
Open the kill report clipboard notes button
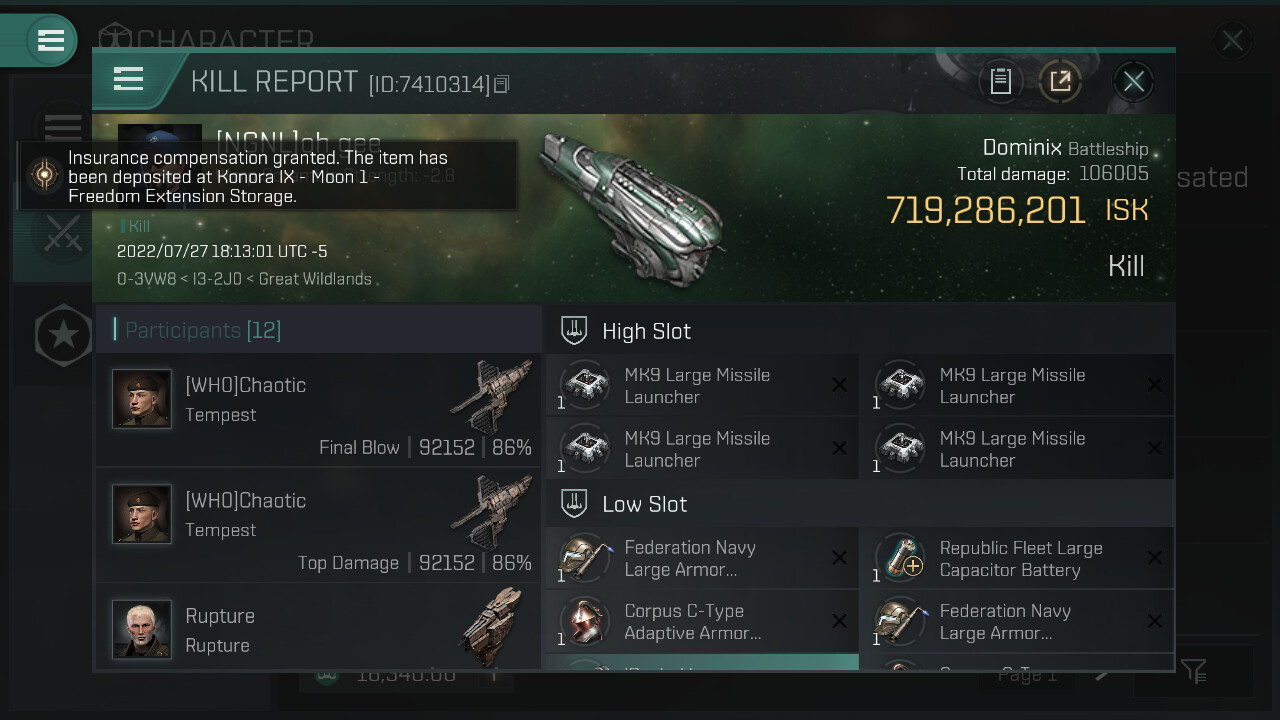[x=1001, y=82]
